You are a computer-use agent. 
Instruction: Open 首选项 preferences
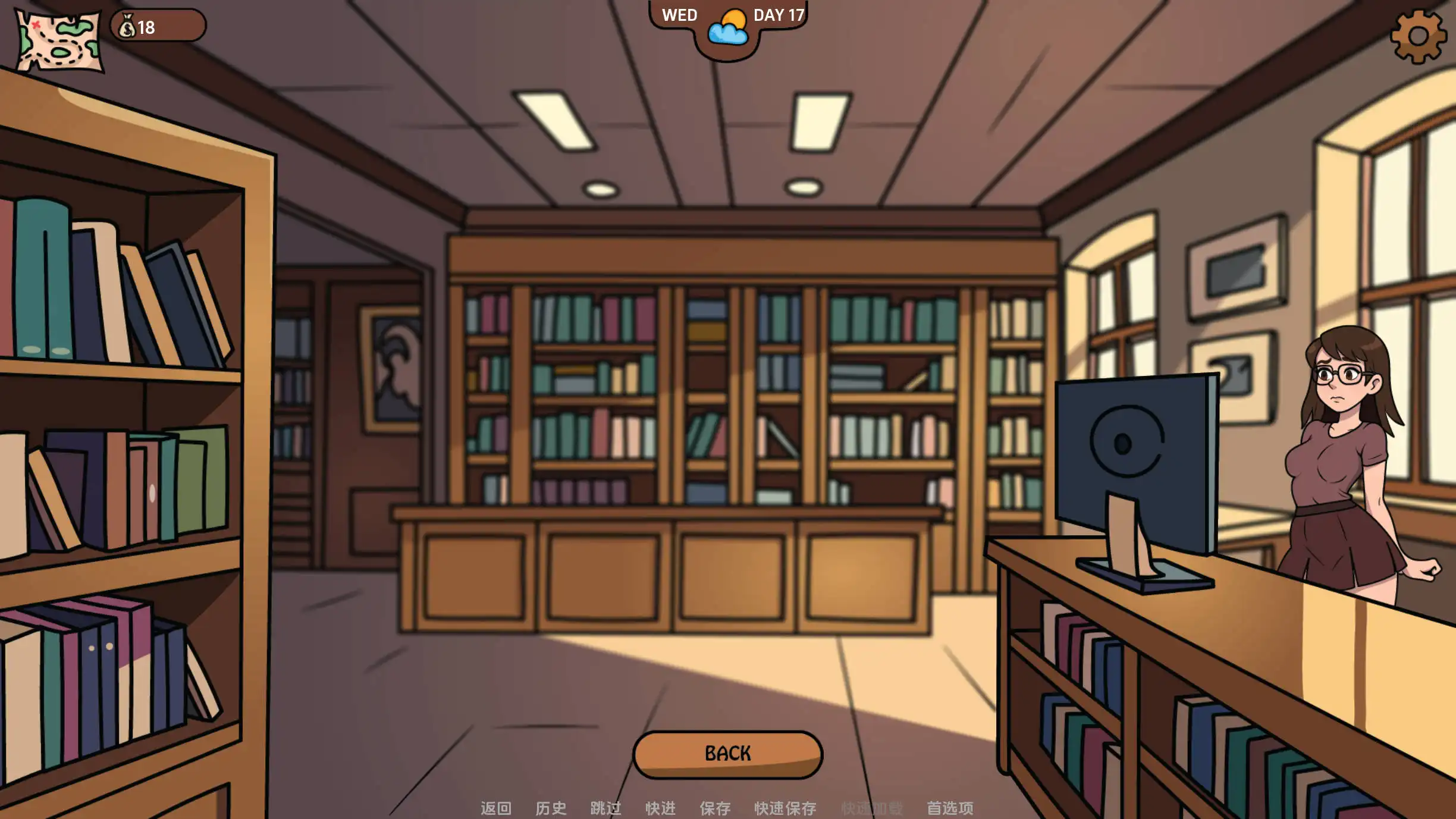click(x=949, y=808)
